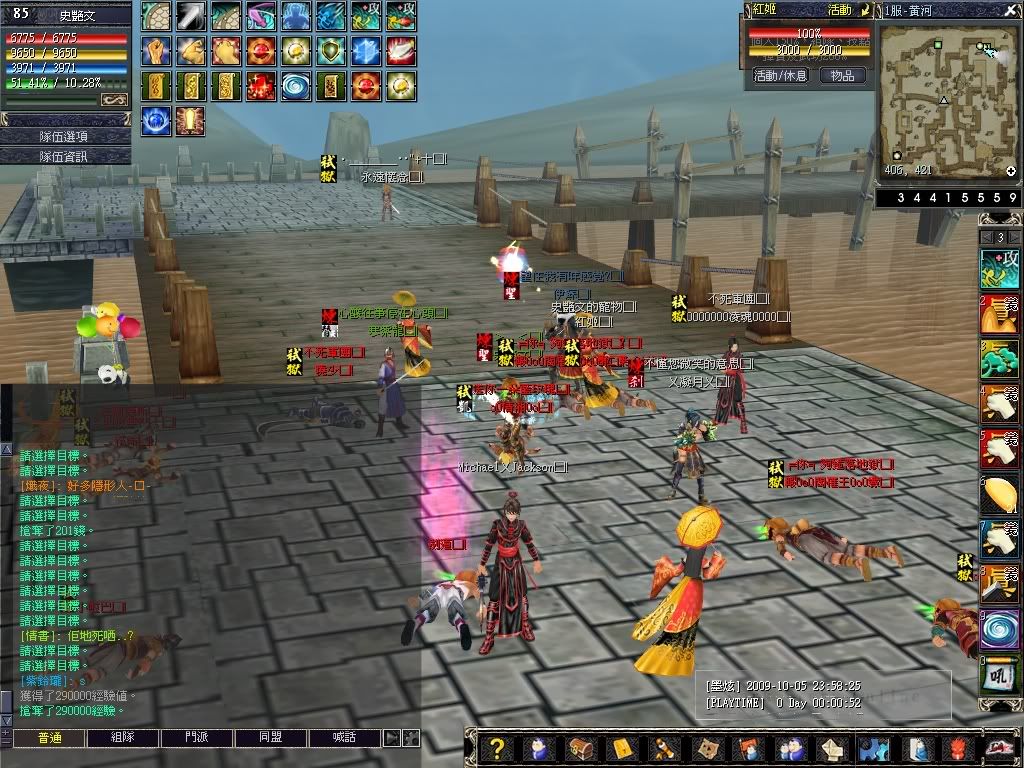The width and height of the screenshot is (1024, 768).
Task: Activate the blue swirl skill in side hotbar
Action: [x=999, y=629]
